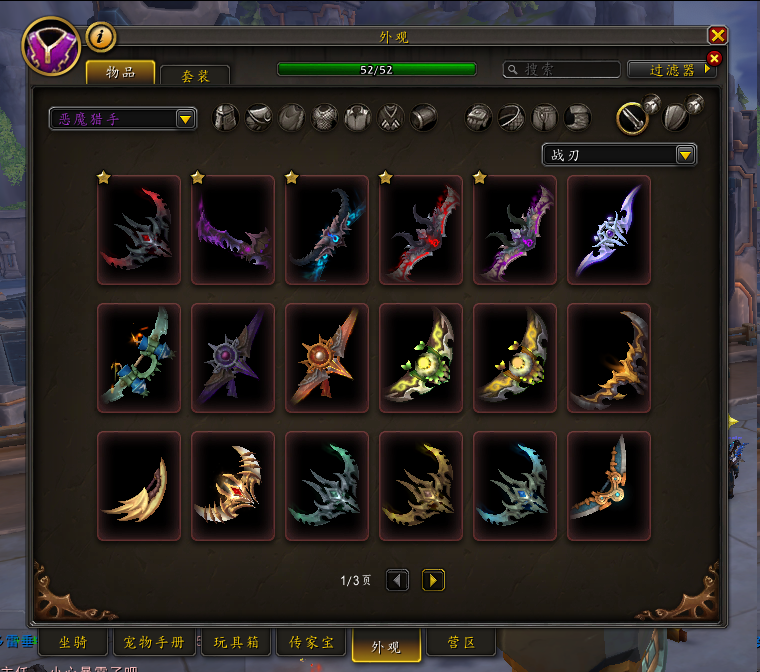
Task: Select the gloves hands slot icon
Action: pyautogui.click(x=479, y=118)
